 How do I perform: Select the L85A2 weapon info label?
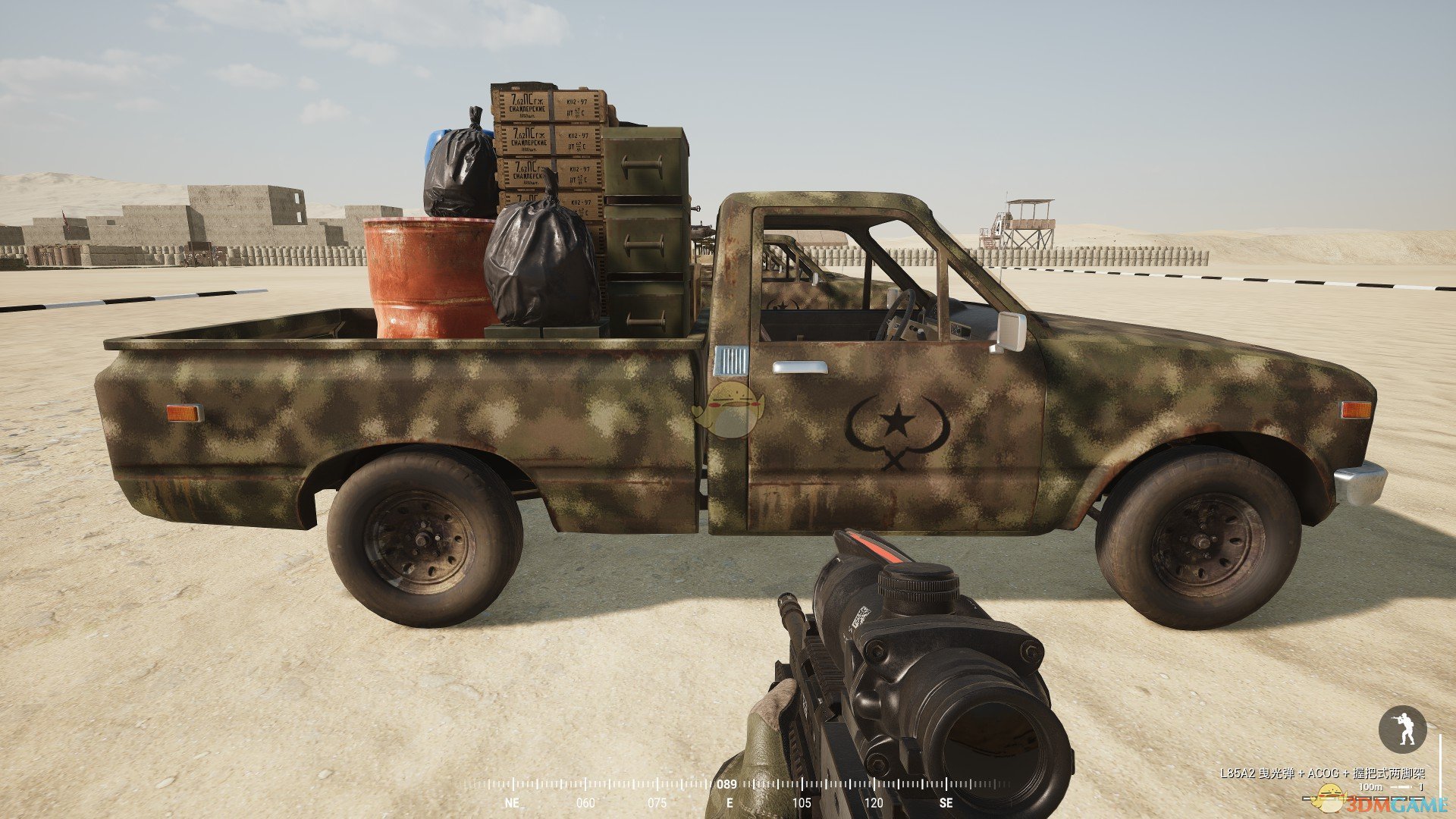coord(1322,773)
